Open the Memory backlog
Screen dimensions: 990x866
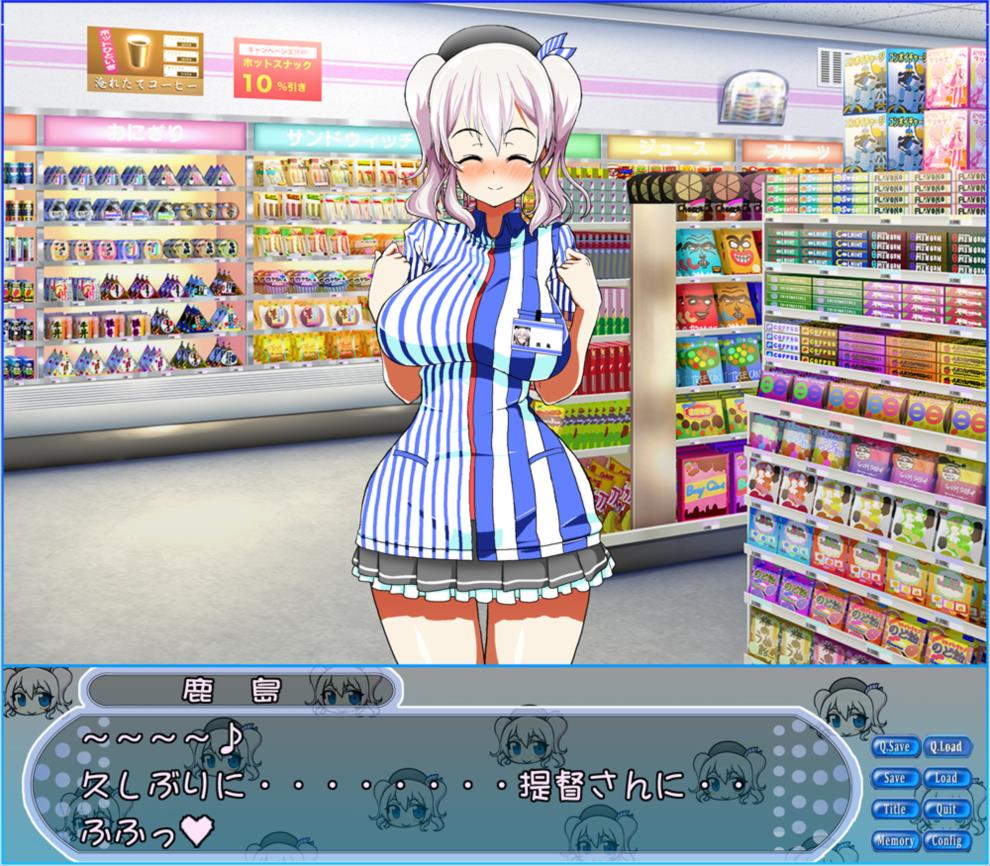pos(895,841)
